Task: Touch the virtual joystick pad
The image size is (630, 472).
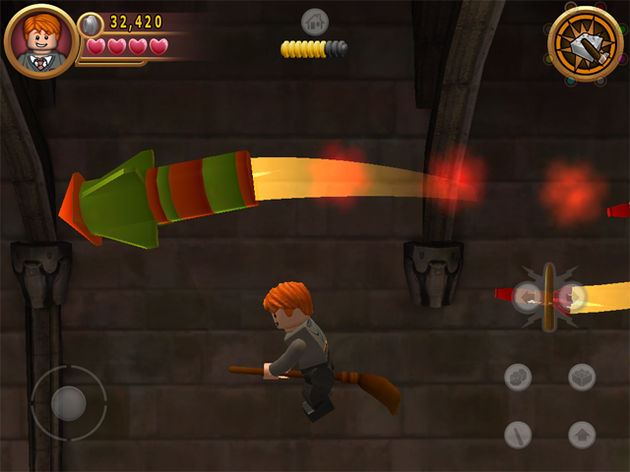Action: (68, 403)
